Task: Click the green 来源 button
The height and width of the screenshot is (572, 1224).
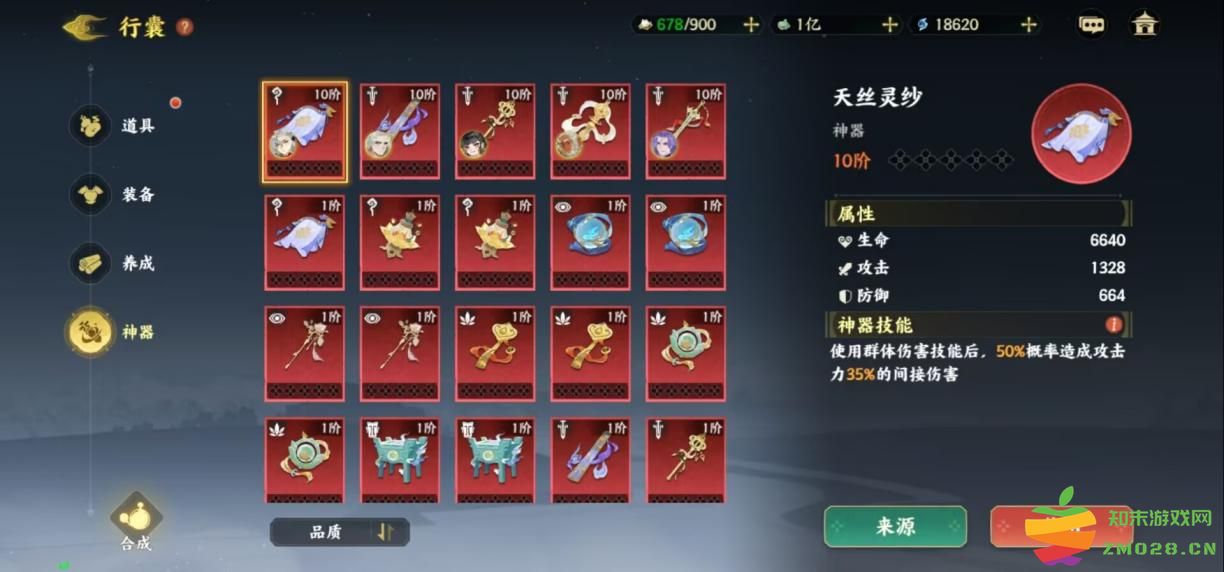Action: [895, 527]
